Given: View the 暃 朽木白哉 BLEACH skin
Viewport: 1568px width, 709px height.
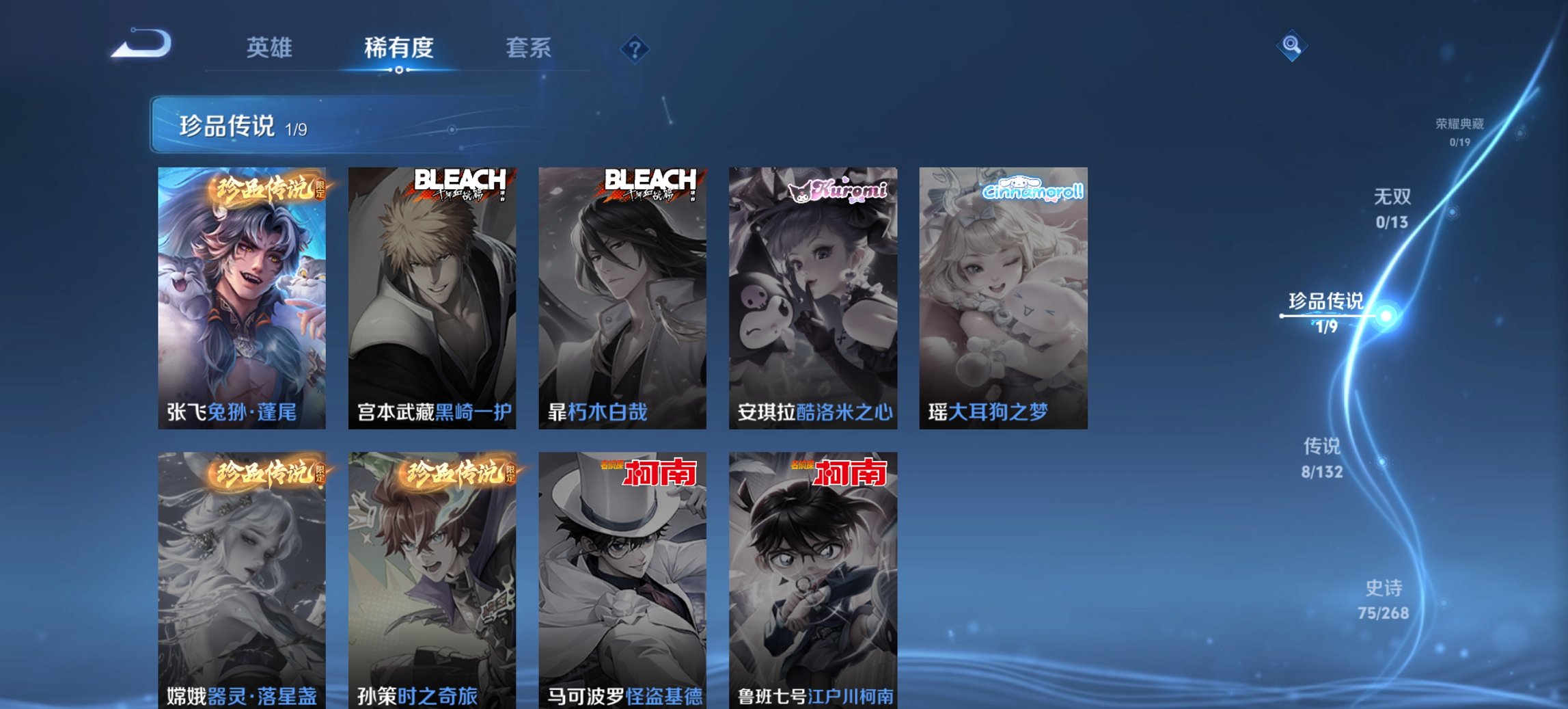Looking at the screenshot, I should point(622,294).
